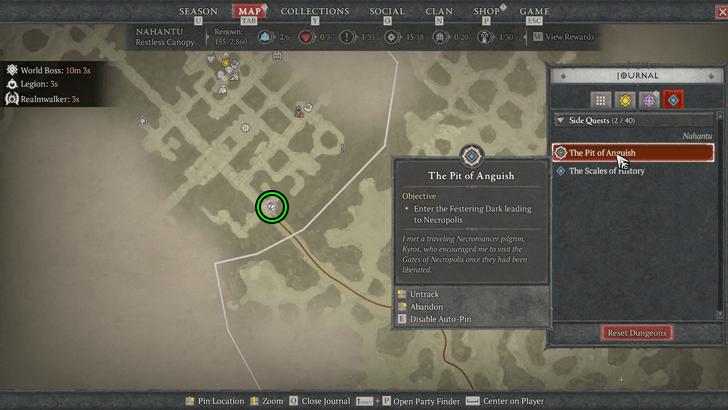
Task: Show all quests with the grid filter
Action: 600,99
